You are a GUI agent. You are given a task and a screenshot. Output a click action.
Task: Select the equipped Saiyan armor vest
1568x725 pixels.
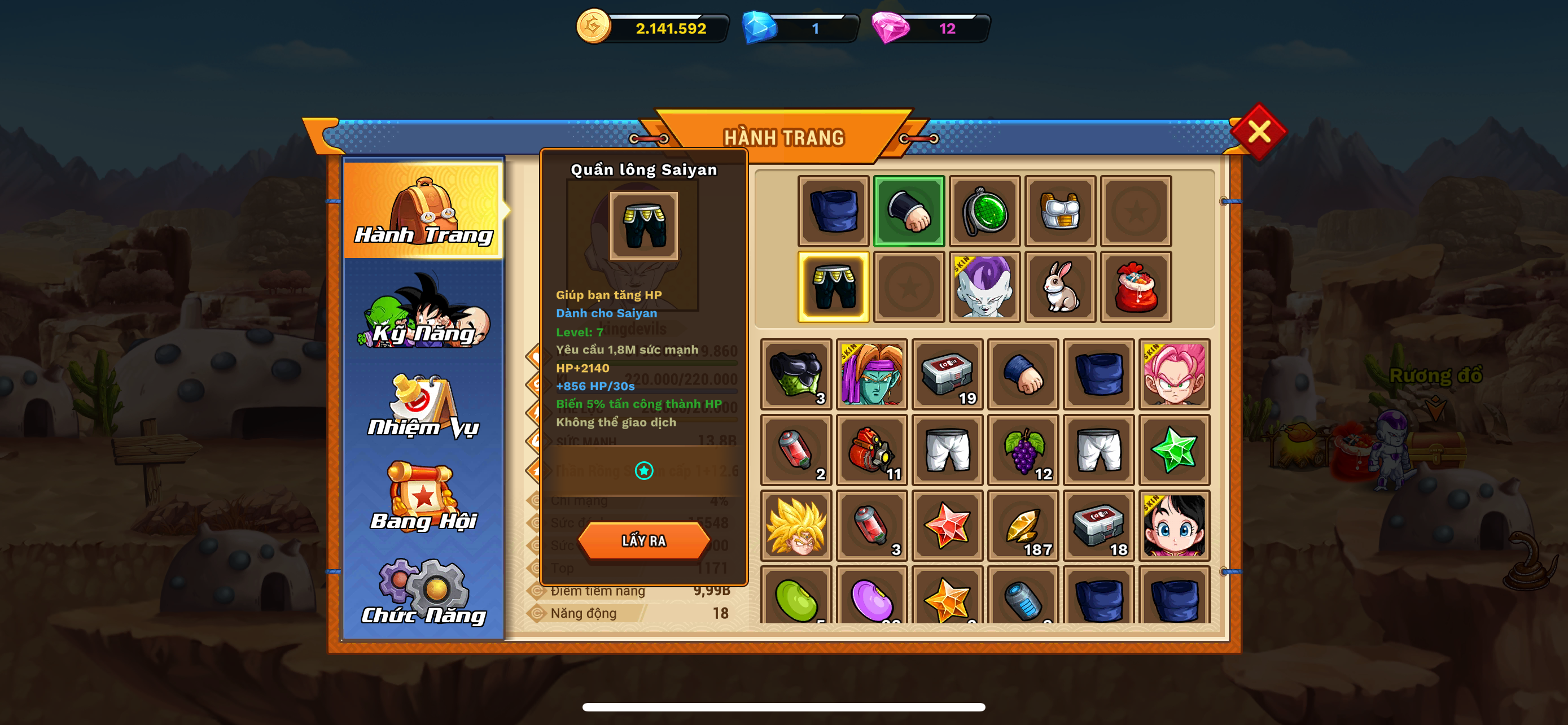pos(1060,211)
